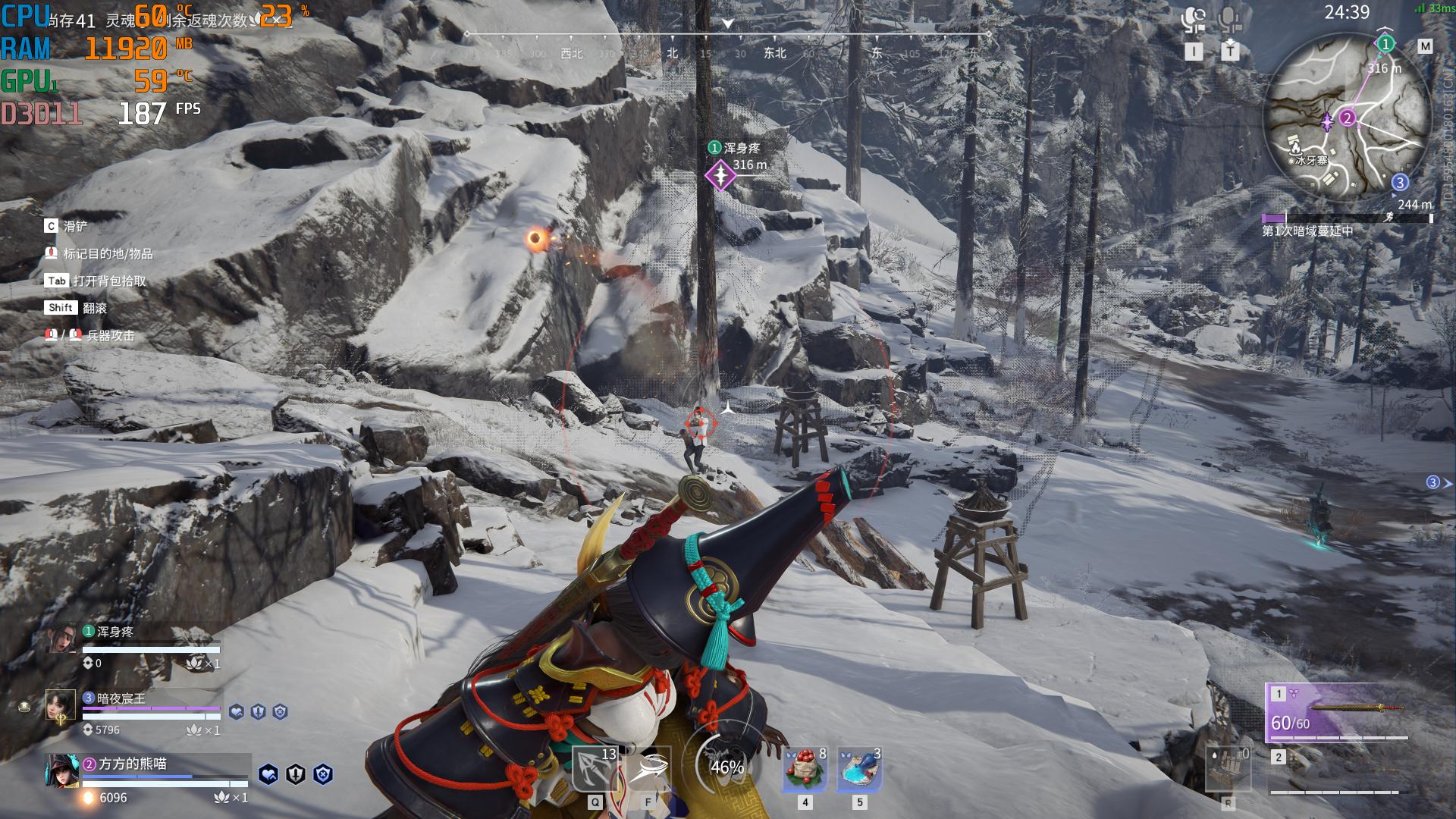The image size is (1456, 819).
Task: Toggle the microphone icon
Action: pos(1230,20)
